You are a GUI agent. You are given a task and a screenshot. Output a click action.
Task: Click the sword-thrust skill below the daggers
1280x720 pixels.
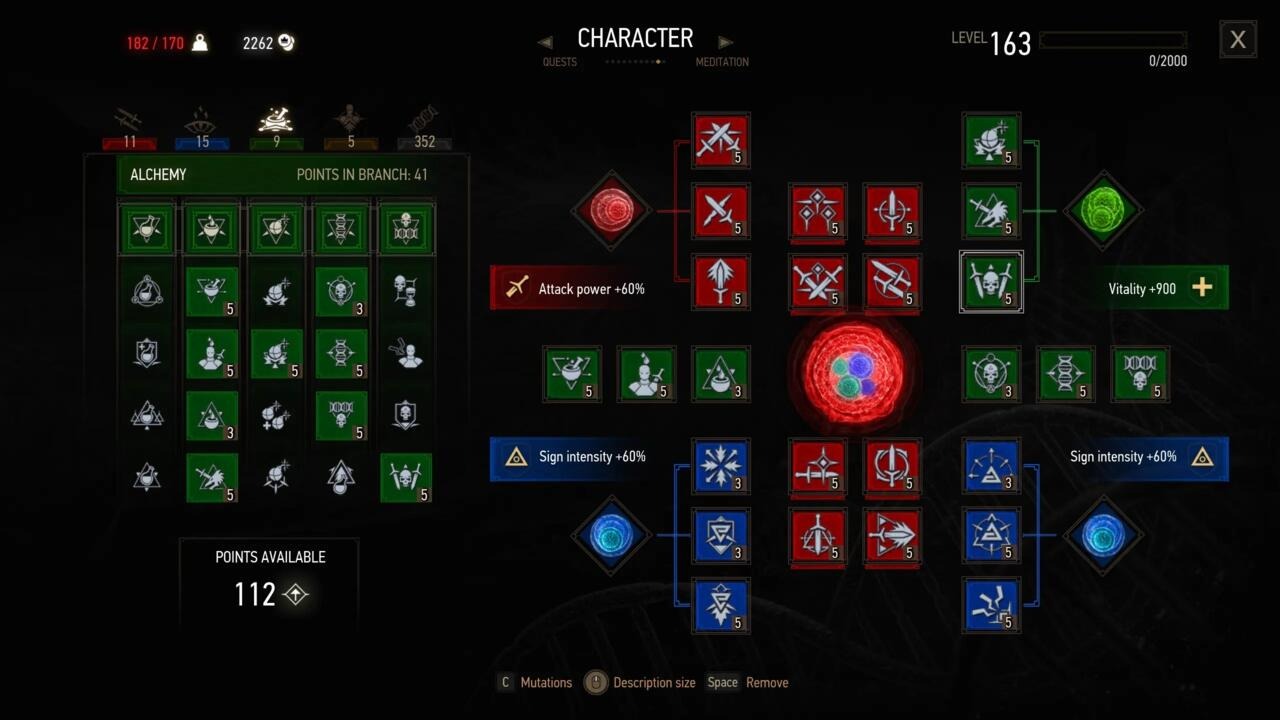pos(721,283)
